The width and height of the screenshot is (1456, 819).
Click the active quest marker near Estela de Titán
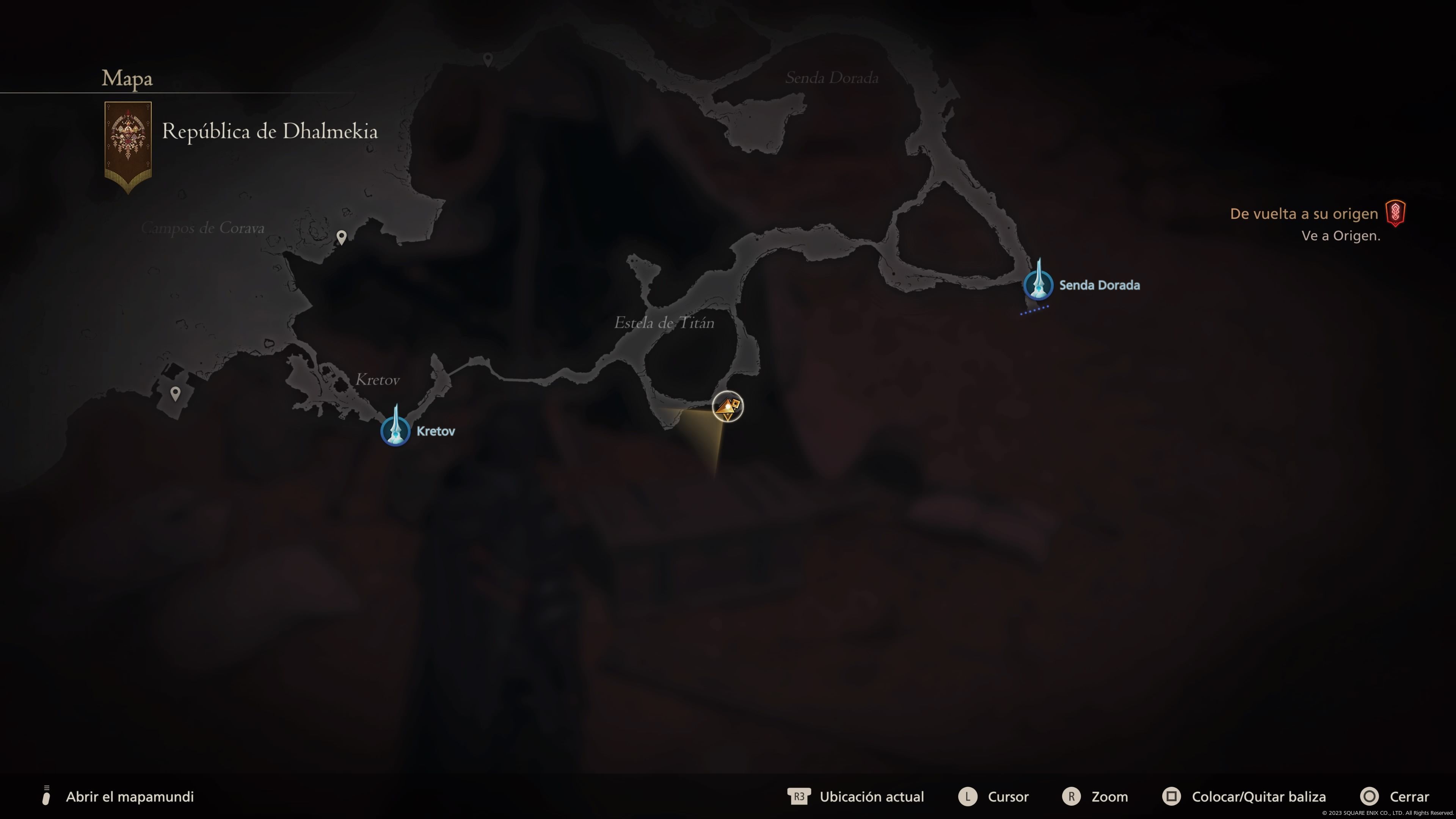click(728, 407)
